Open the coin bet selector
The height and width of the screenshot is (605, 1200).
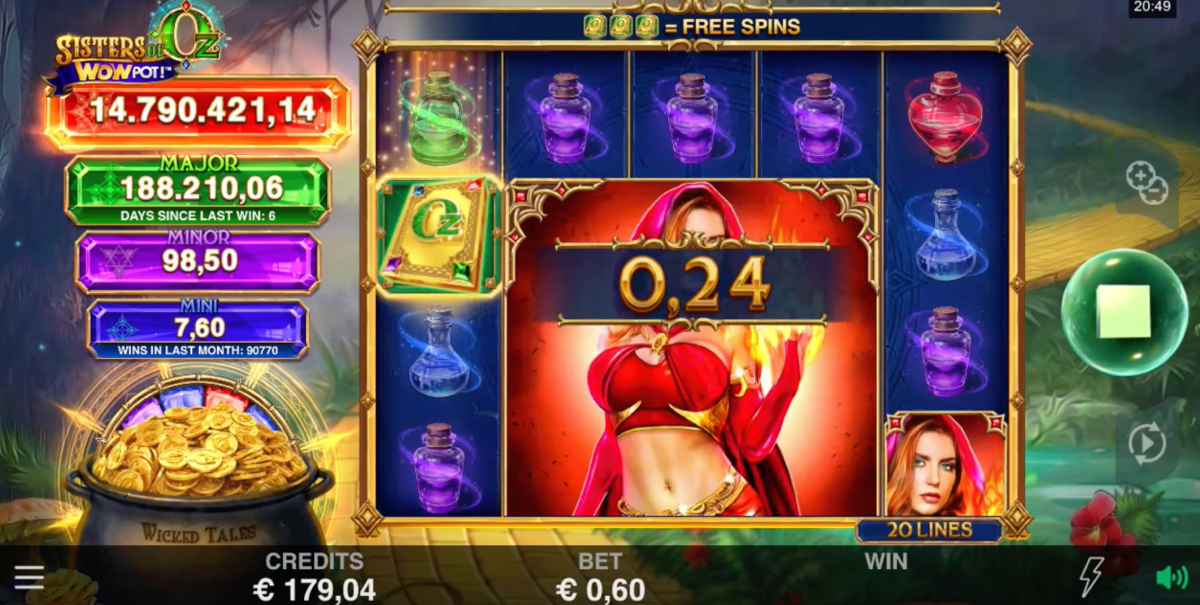pos(1147,182)
